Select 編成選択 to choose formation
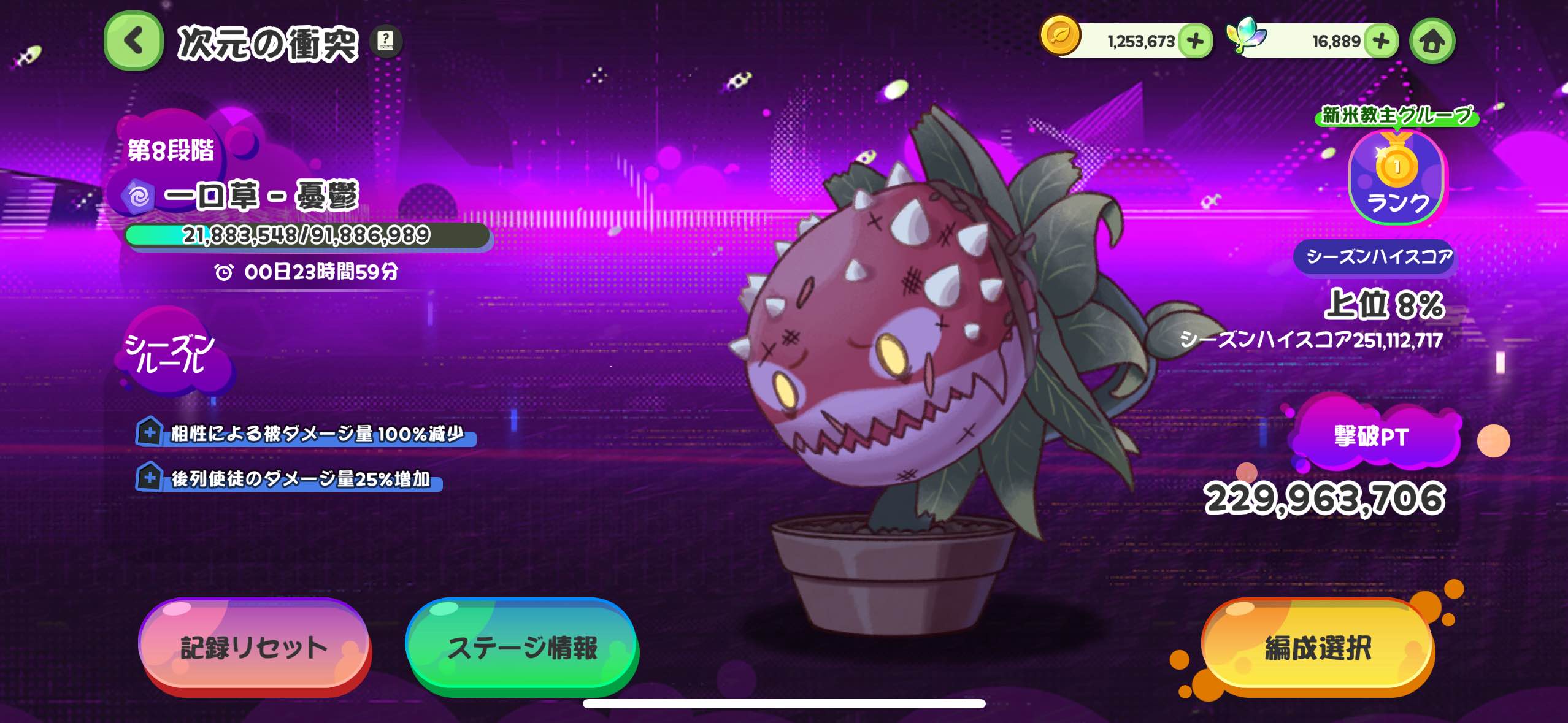The image size is (1568, 723). [1318, 647]
